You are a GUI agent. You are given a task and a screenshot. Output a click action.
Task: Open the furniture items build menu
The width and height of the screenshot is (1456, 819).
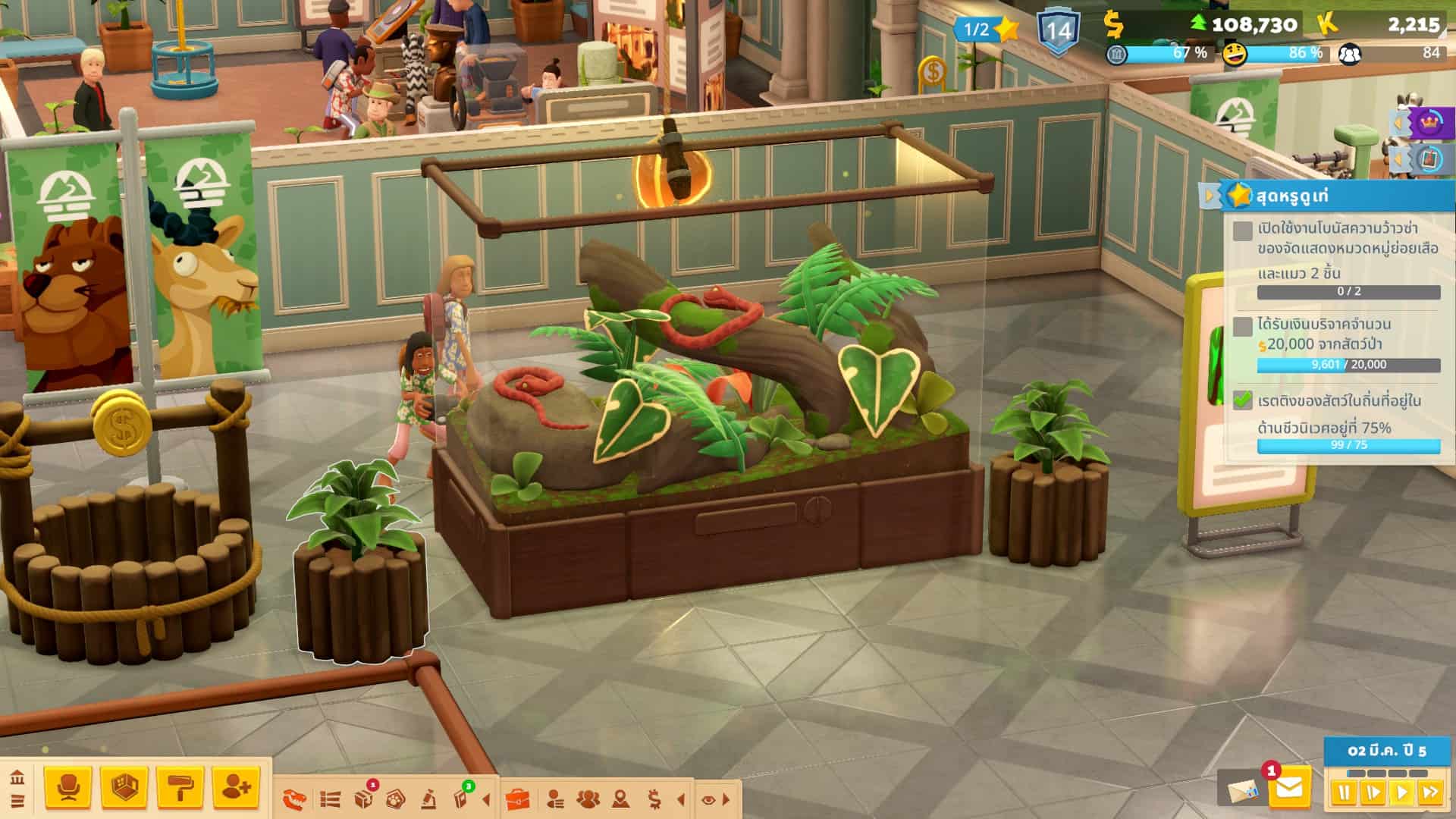point(68,789)
